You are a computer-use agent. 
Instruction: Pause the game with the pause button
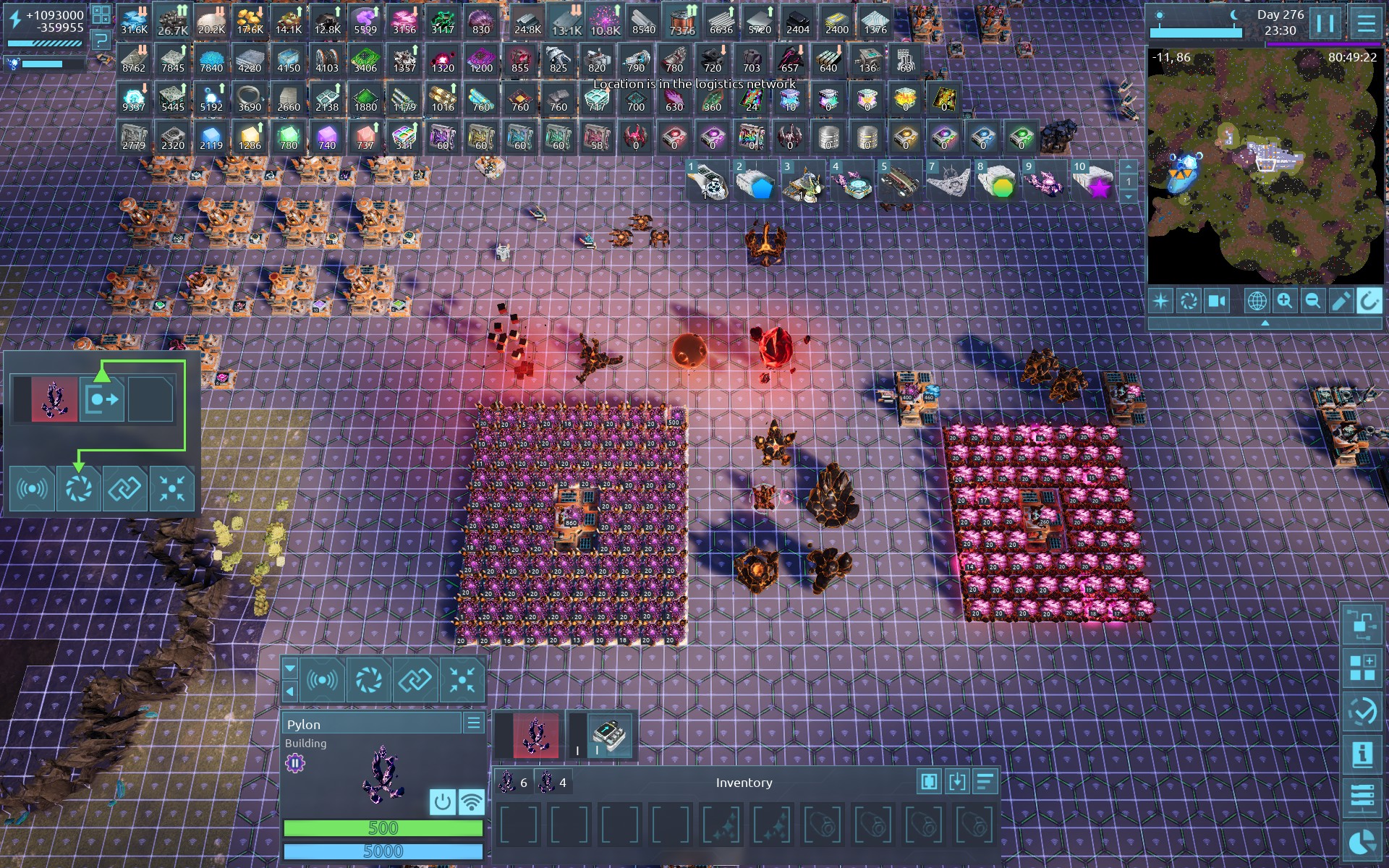[x=1325, y=23]
